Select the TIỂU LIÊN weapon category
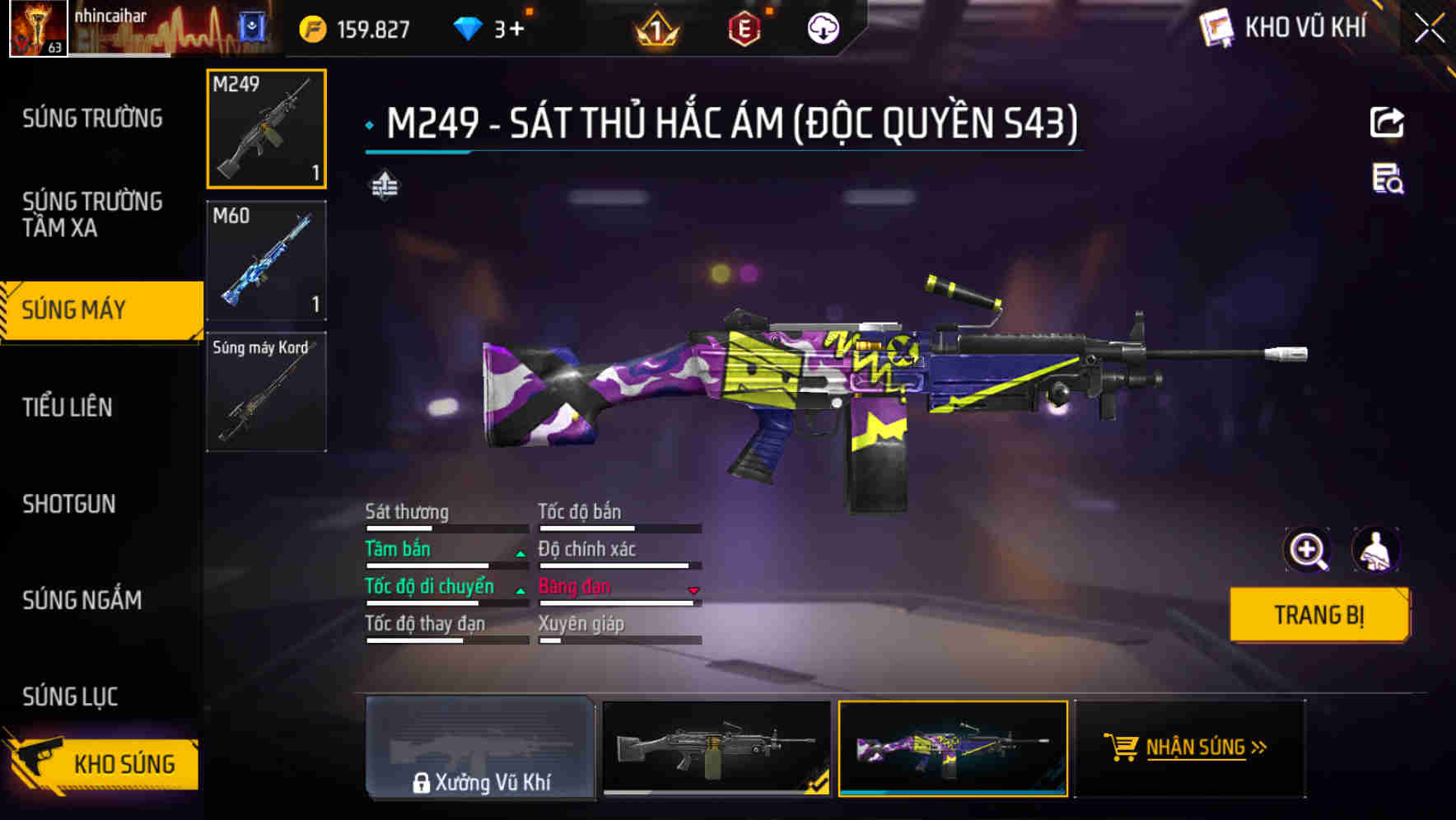This screenshot has height=820, width=1456. (x=68, y=407)
